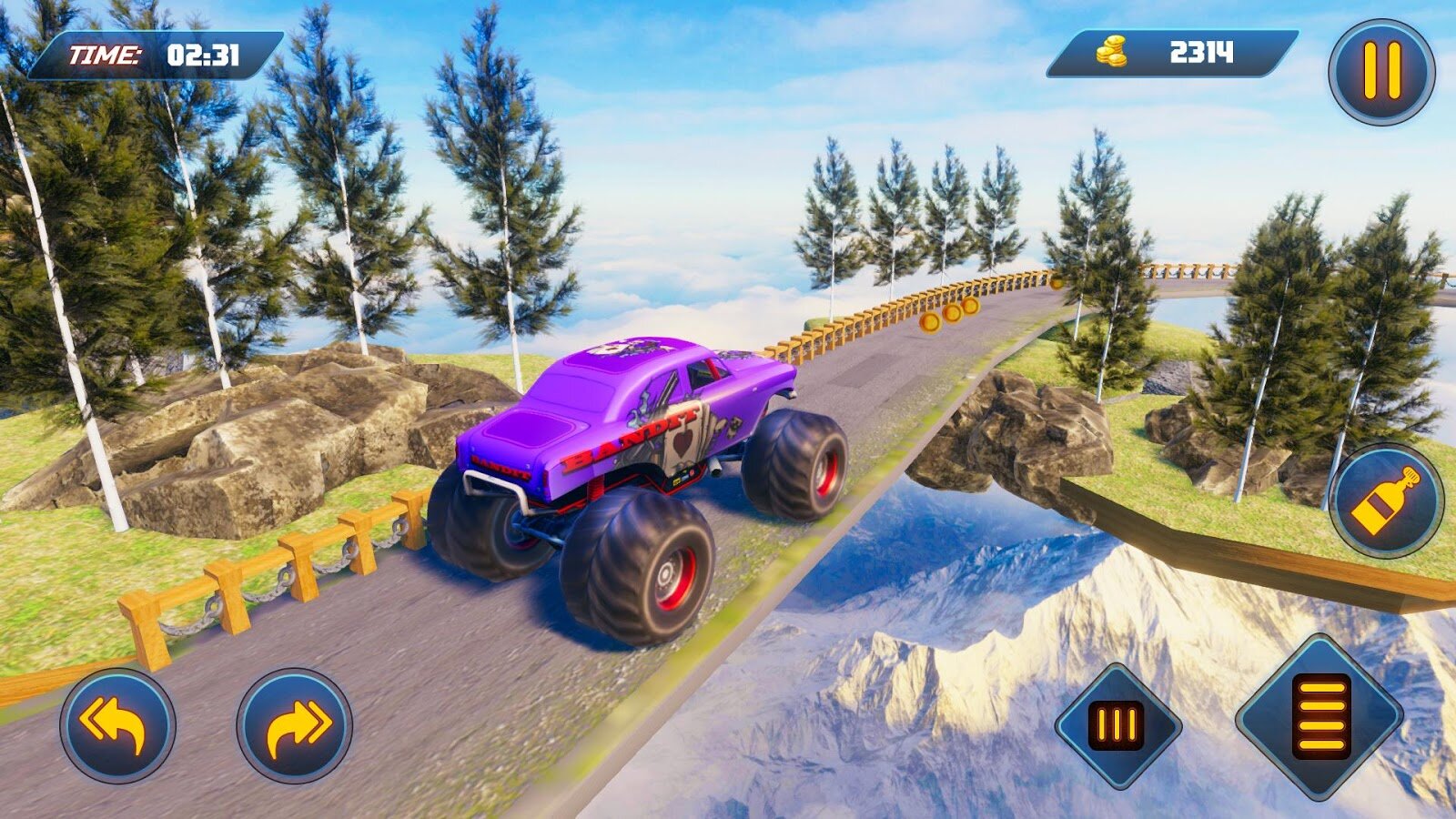Hit the accelerator gas pedal button
The width and height of the screenshot is (1456, 819).
tap(1319, 717)
